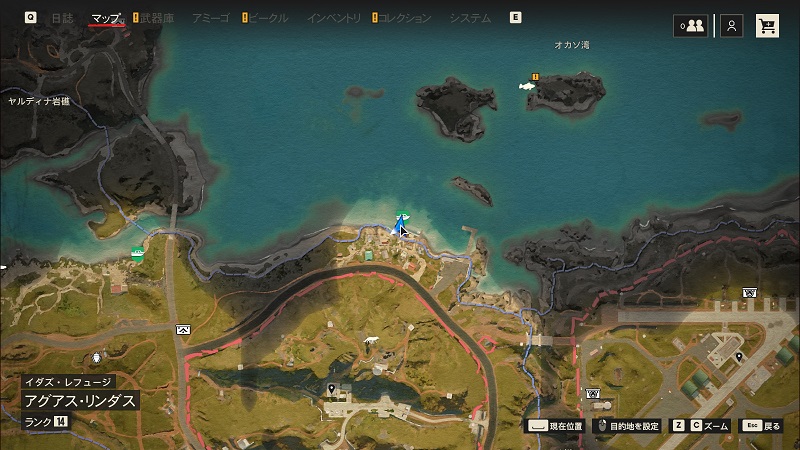Open the システム system tab
The height and width of the screenshot is (450, 800).
click(470, 18)
